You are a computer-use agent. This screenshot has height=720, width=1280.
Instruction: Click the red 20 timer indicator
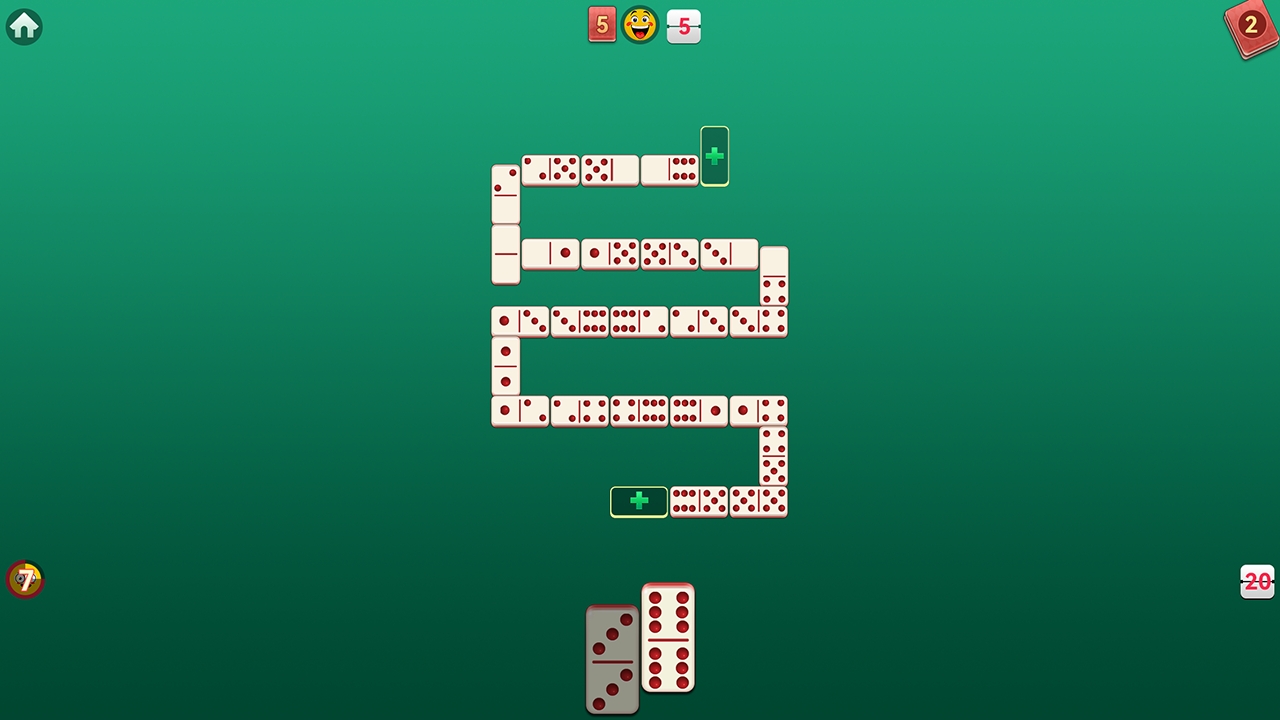coord(1257,581)
